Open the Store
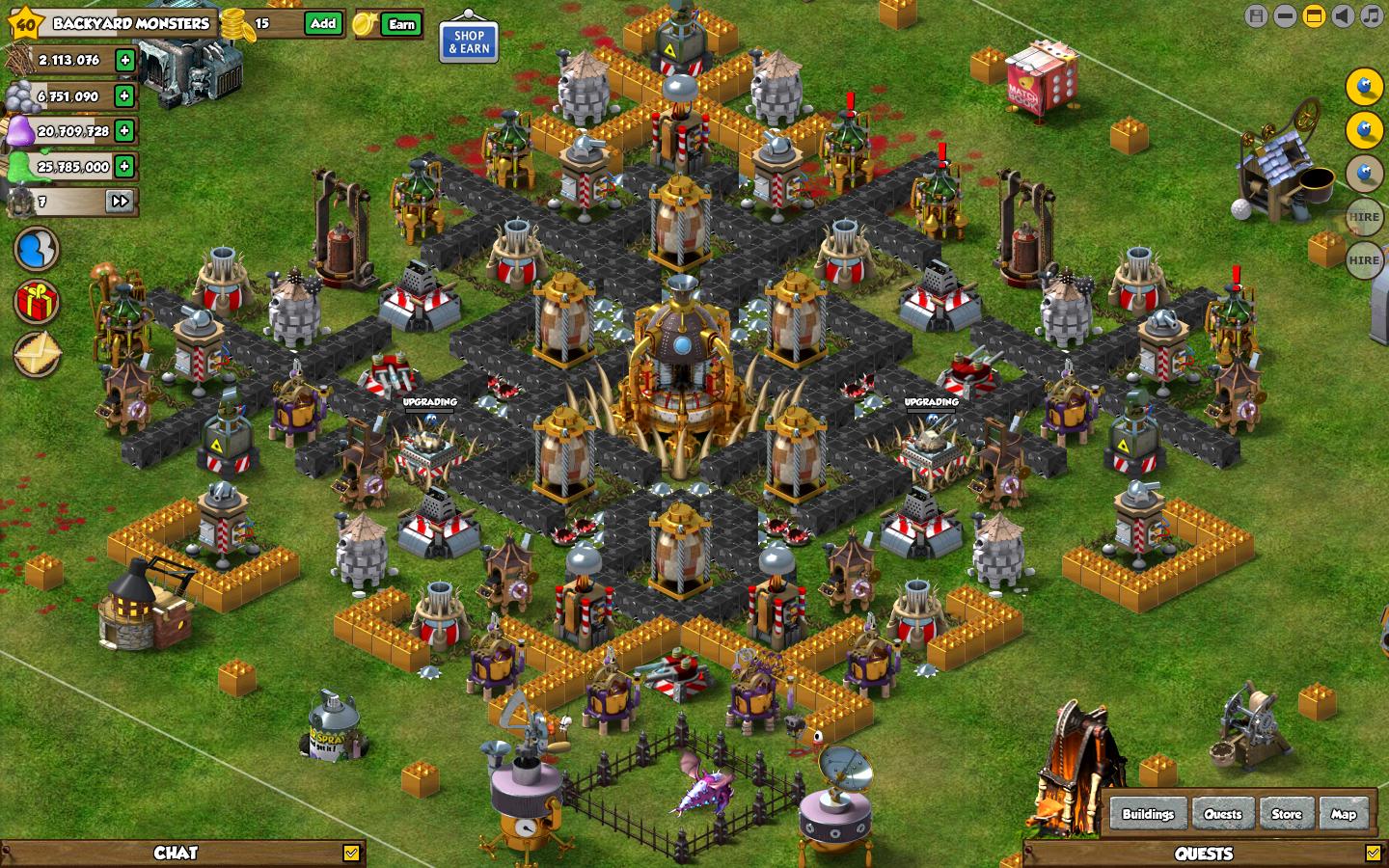The image size is (1389, 868). coord(1286,814)
